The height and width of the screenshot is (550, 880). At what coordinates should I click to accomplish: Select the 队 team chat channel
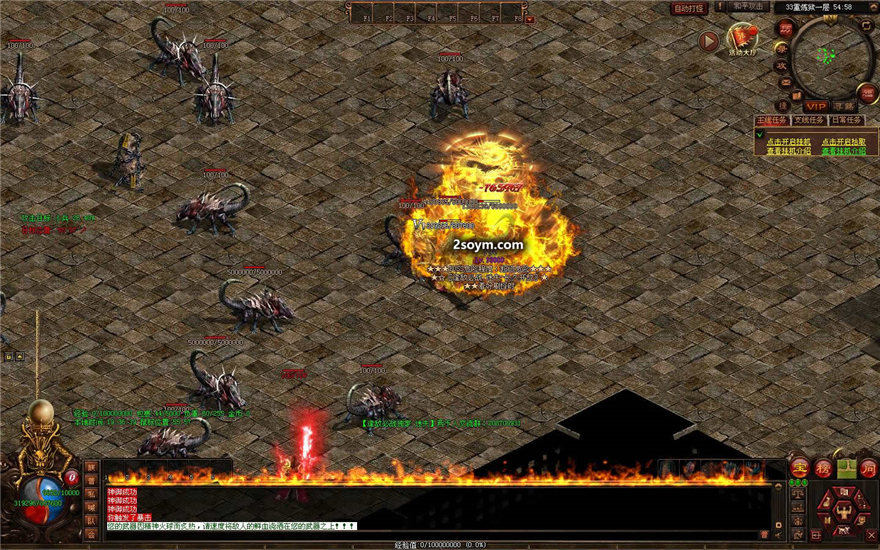[91, 520]
